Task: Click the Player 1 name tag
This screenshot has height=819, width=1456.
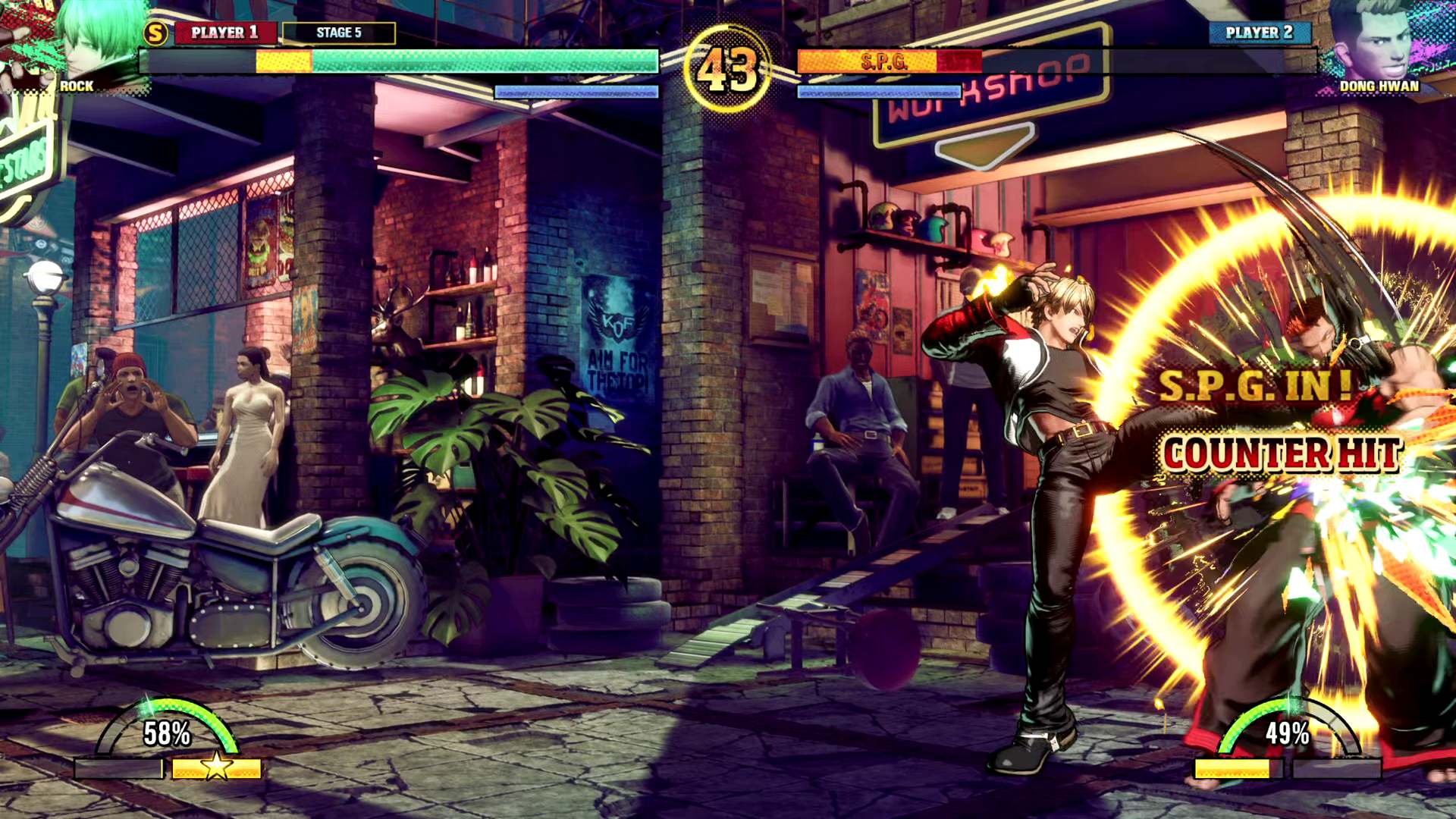Action: [x=224, y=33]
